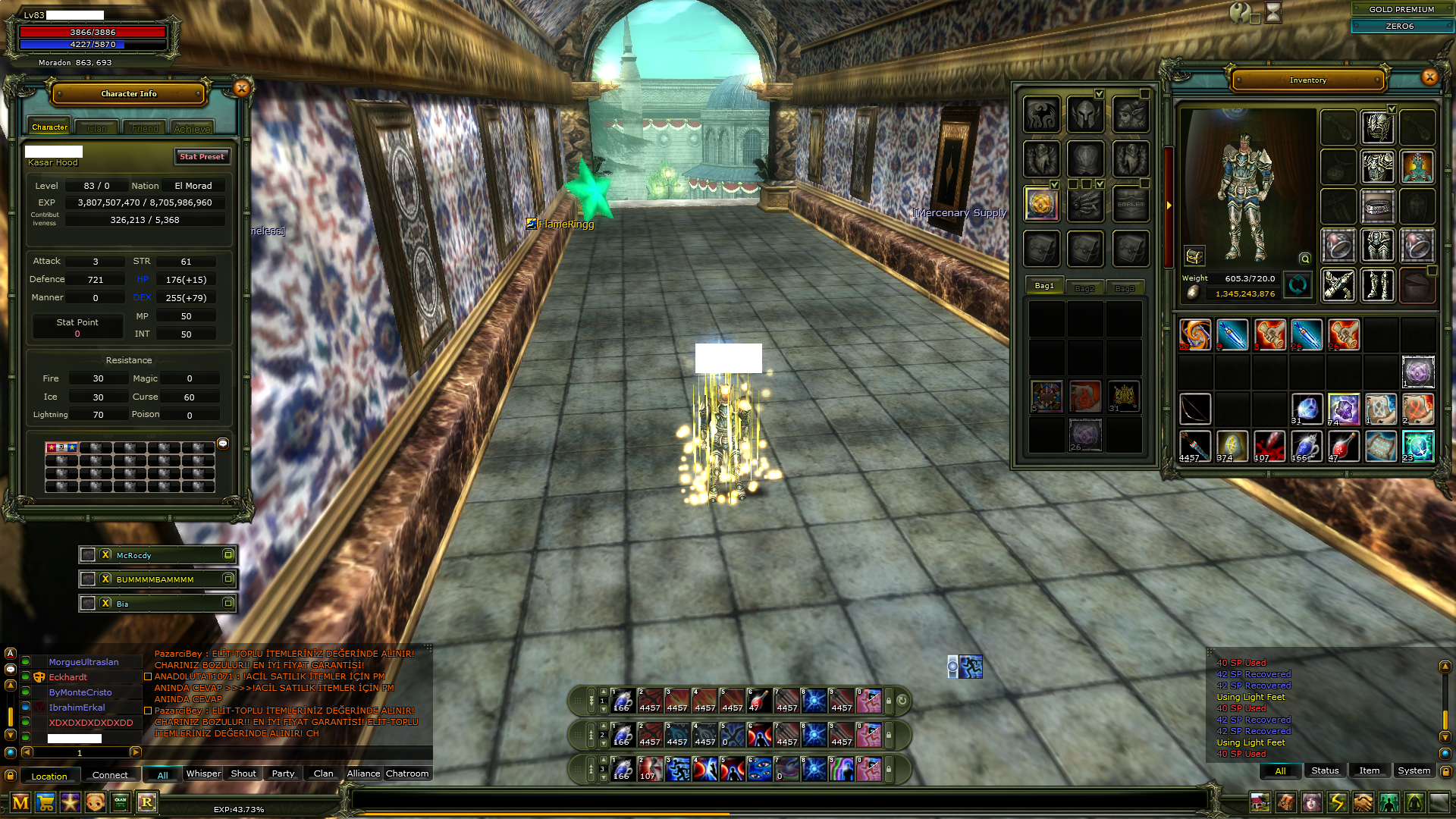Switch to the Chatroom tab
The height and width of the screenshot is (819, 1456).
pos(407,773)
